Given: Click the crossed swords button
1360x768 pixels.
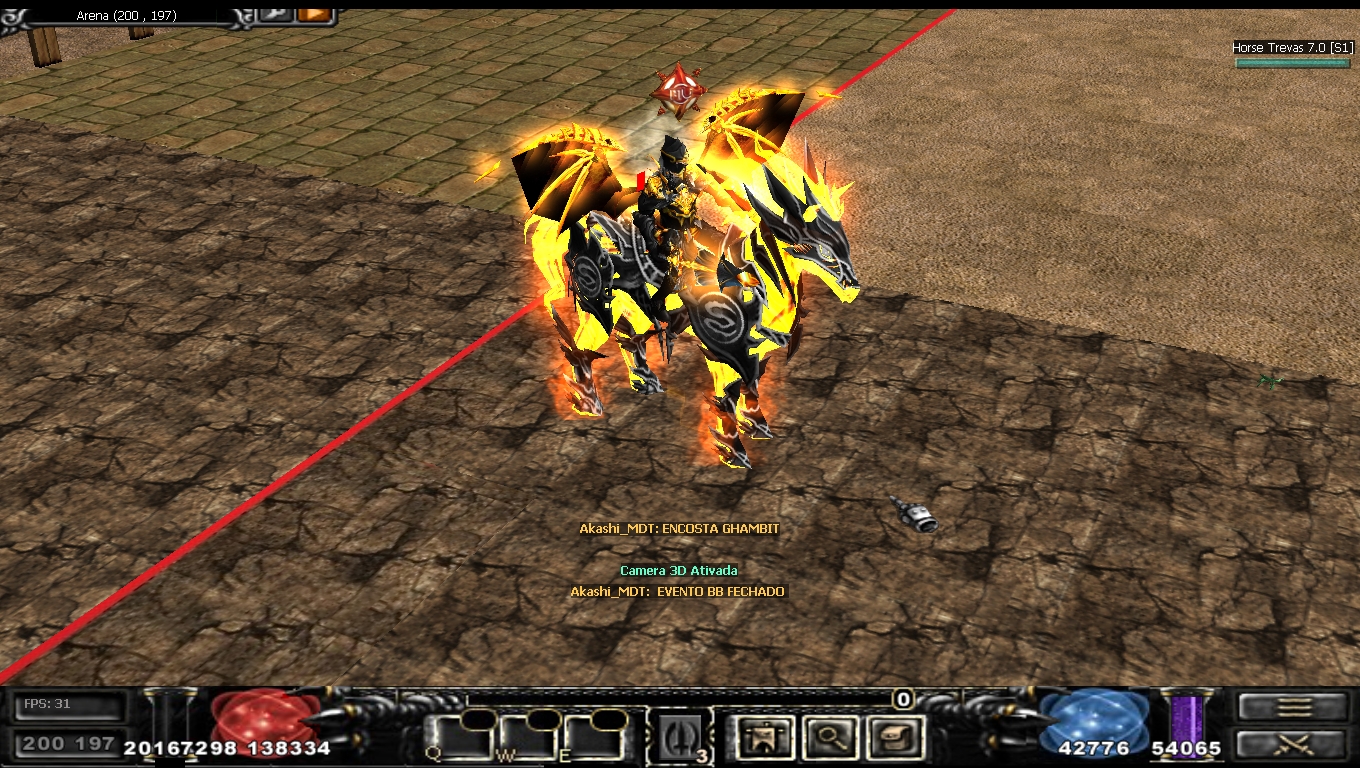Looking at the screenshot, I should [1293, 744].
